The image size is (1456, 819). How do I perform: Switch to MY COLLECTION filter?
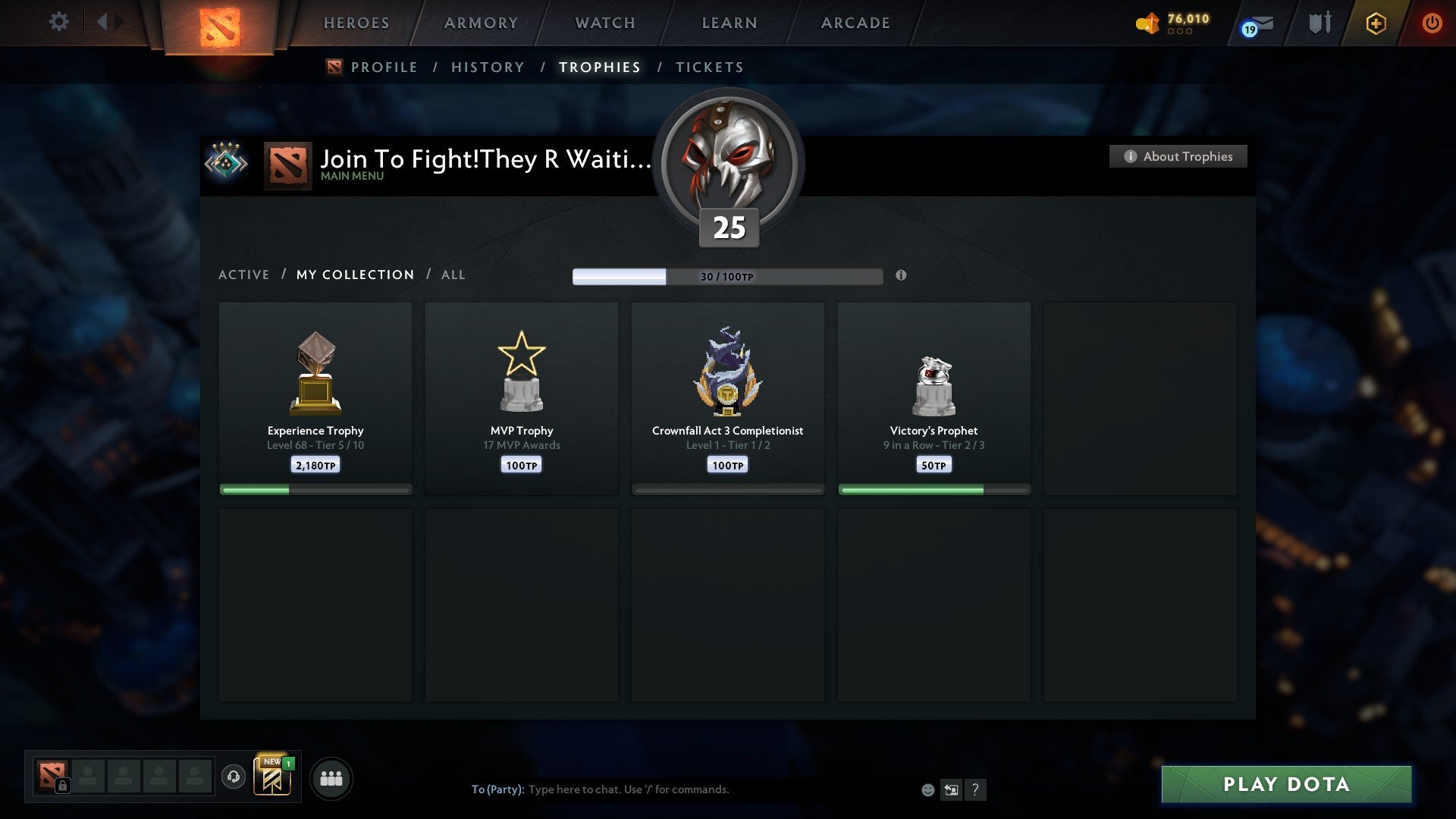[354, 275]
